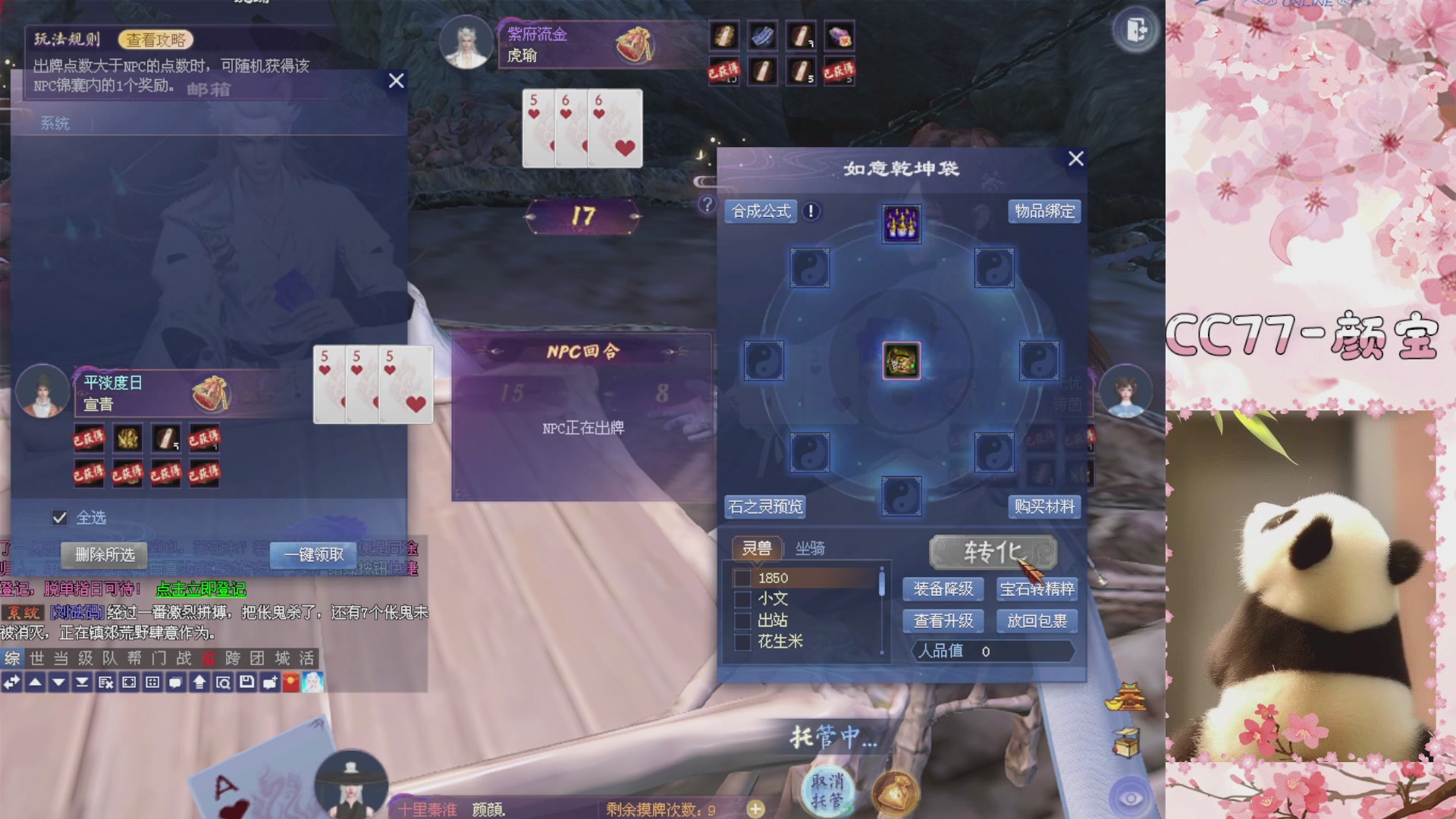Viewport: 1456px width, 819px height.
Task: Click the exclamation icon next to 合成公式
Action: [x=811, y=212]
